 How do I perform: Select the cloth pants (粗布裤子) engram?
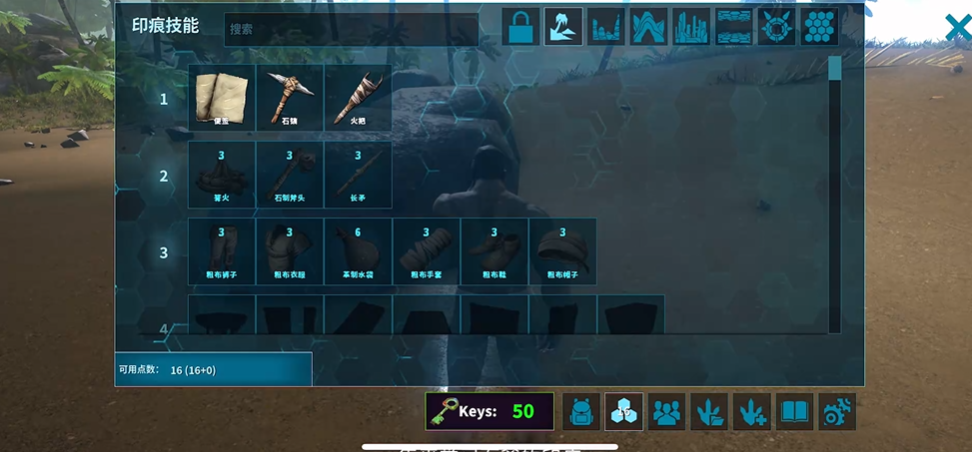[222, 252]
